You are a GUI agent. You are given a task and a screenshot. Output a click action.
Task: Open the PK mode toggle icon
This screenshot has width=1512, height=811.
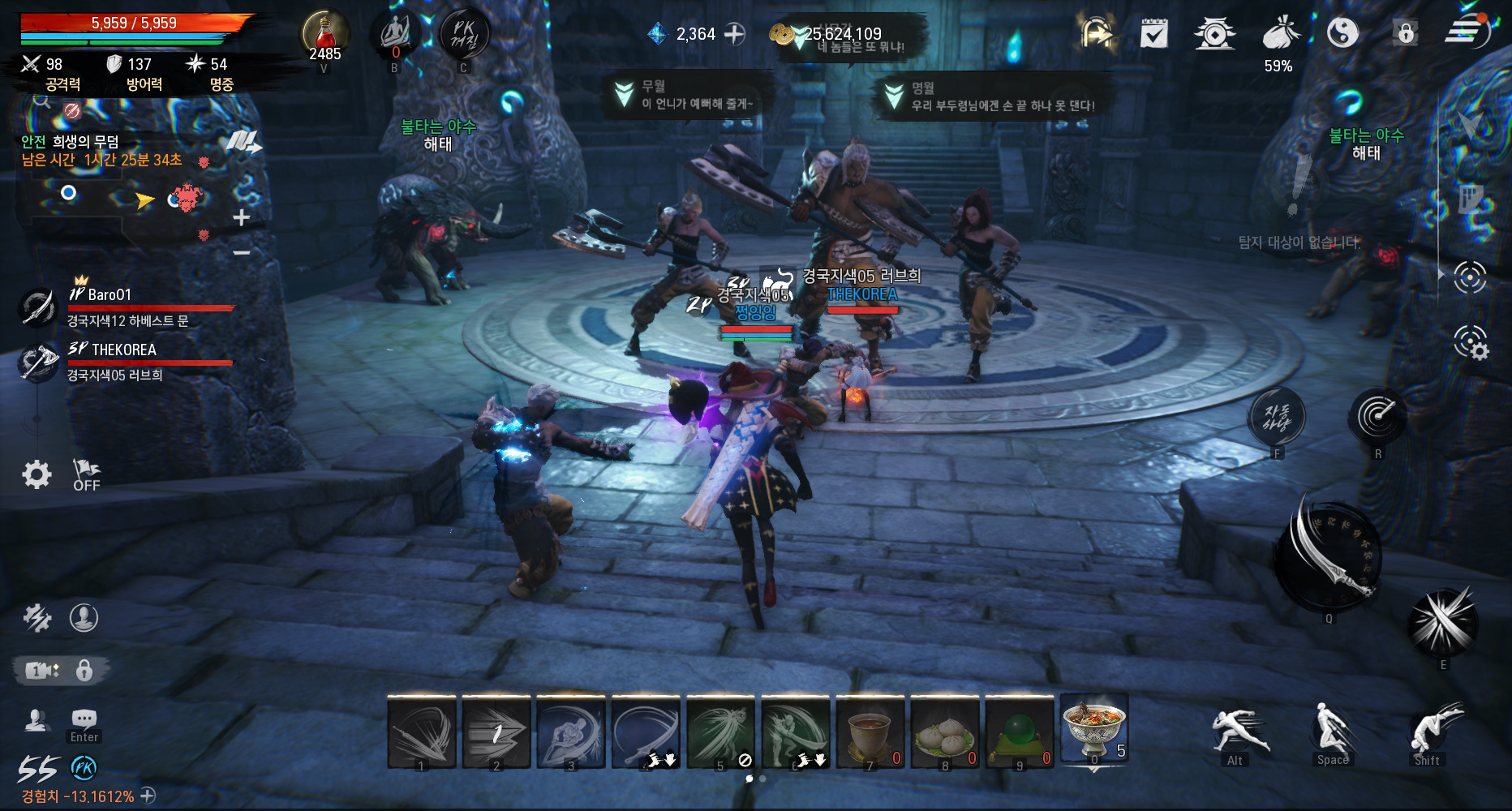click(x=464, y=35)
